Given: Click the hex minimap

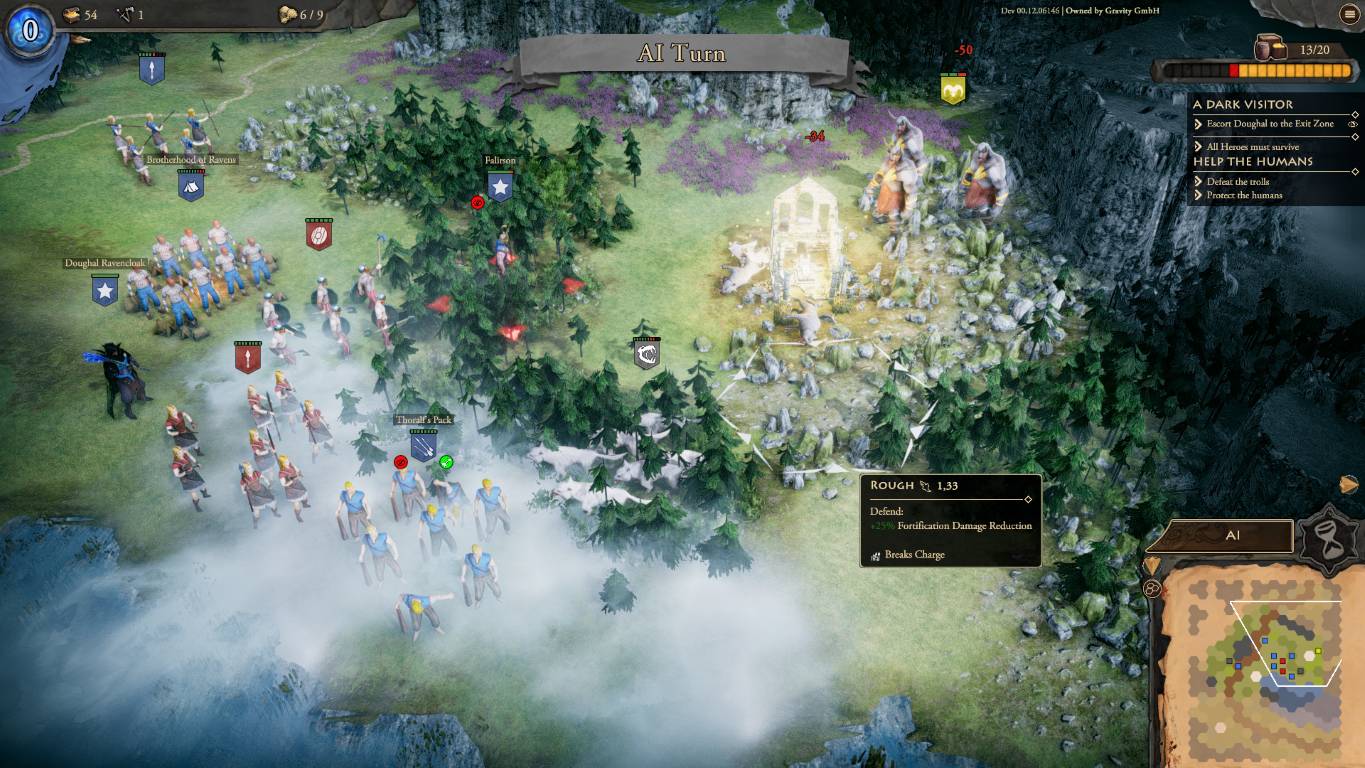Looking at the screenshot, I should [x=1261, y=660].
